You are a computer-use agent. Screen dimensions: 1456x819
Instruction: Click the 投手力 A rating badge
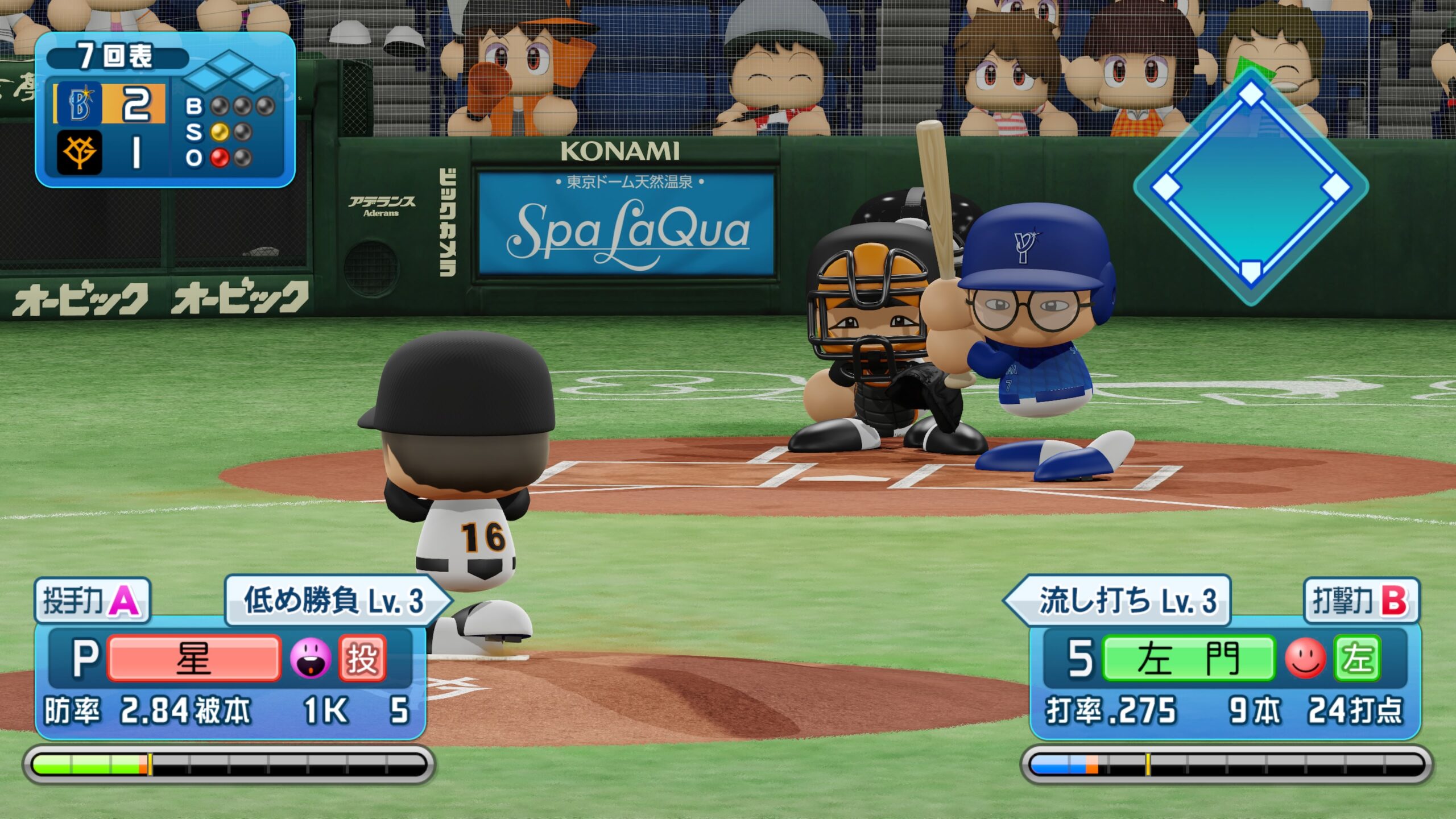(92, 601)
